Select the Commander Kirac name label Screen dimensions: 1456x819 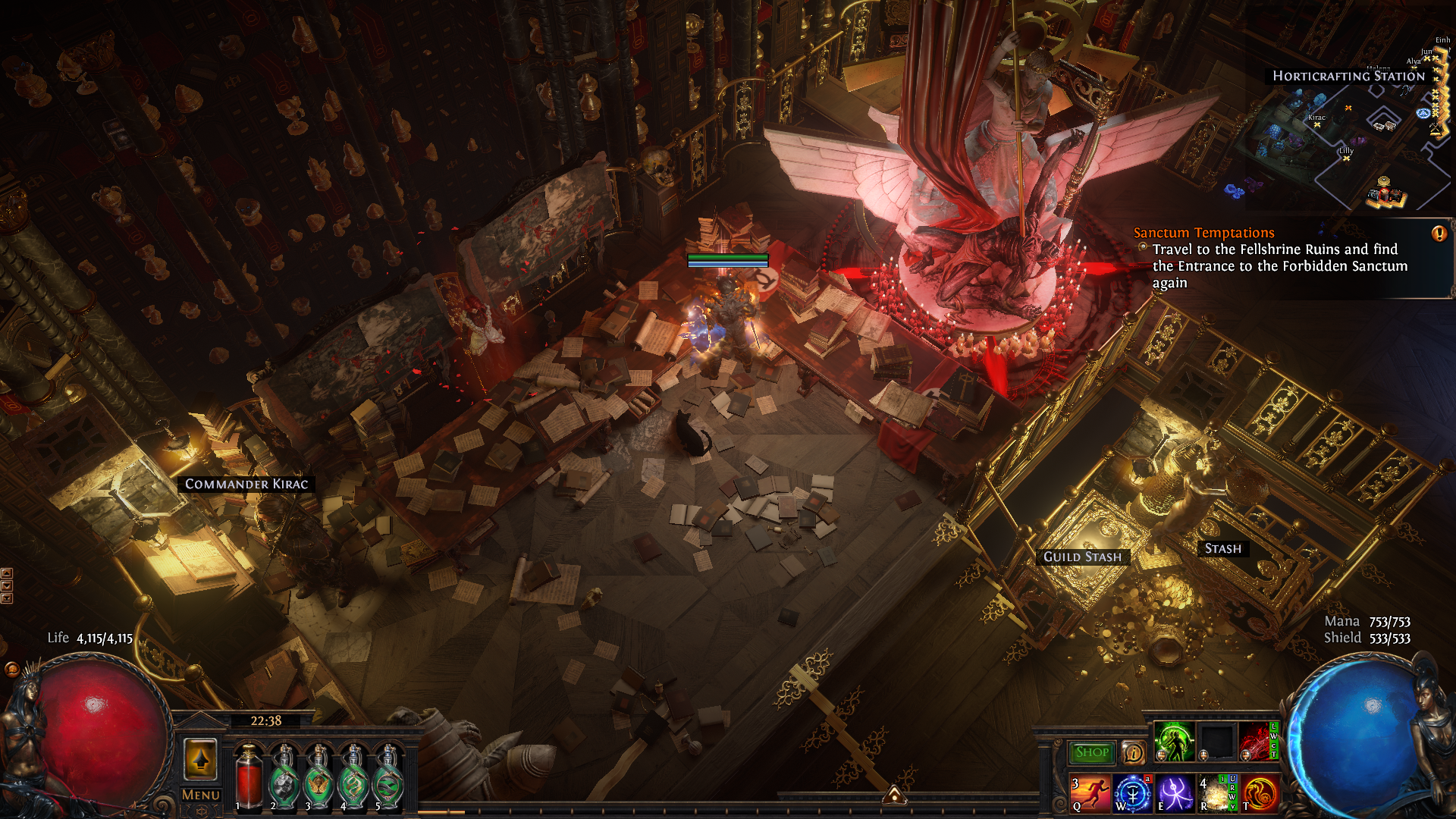point(246,484)
